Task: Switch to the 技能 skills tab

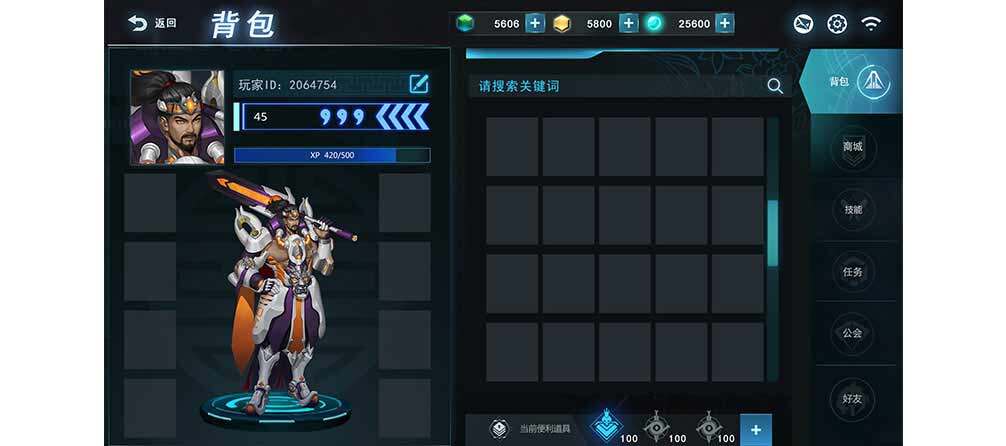Action: 853,209
